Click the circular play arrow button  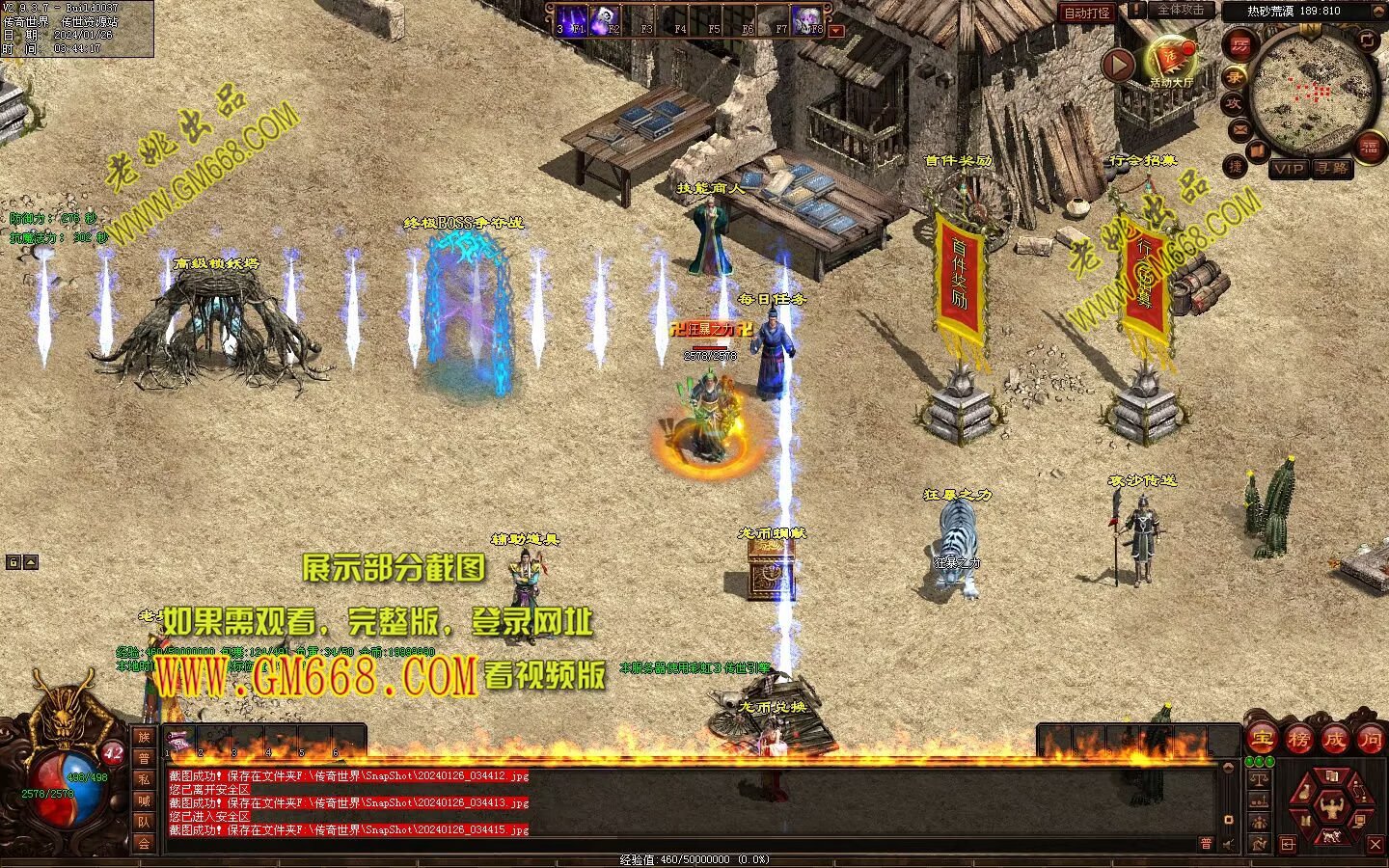point(1119,66)
